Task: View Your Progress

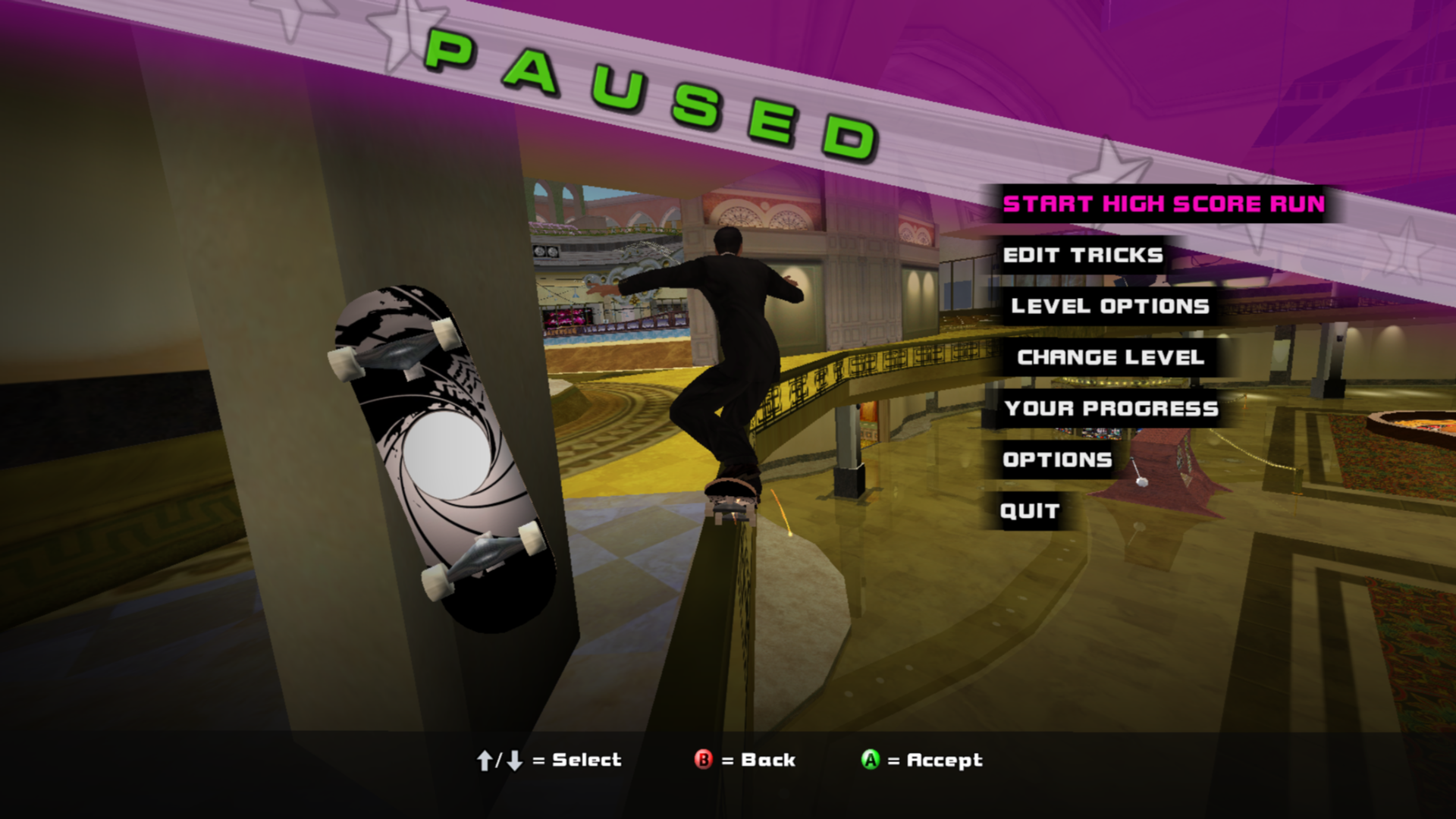Action: coord(1111,409)
